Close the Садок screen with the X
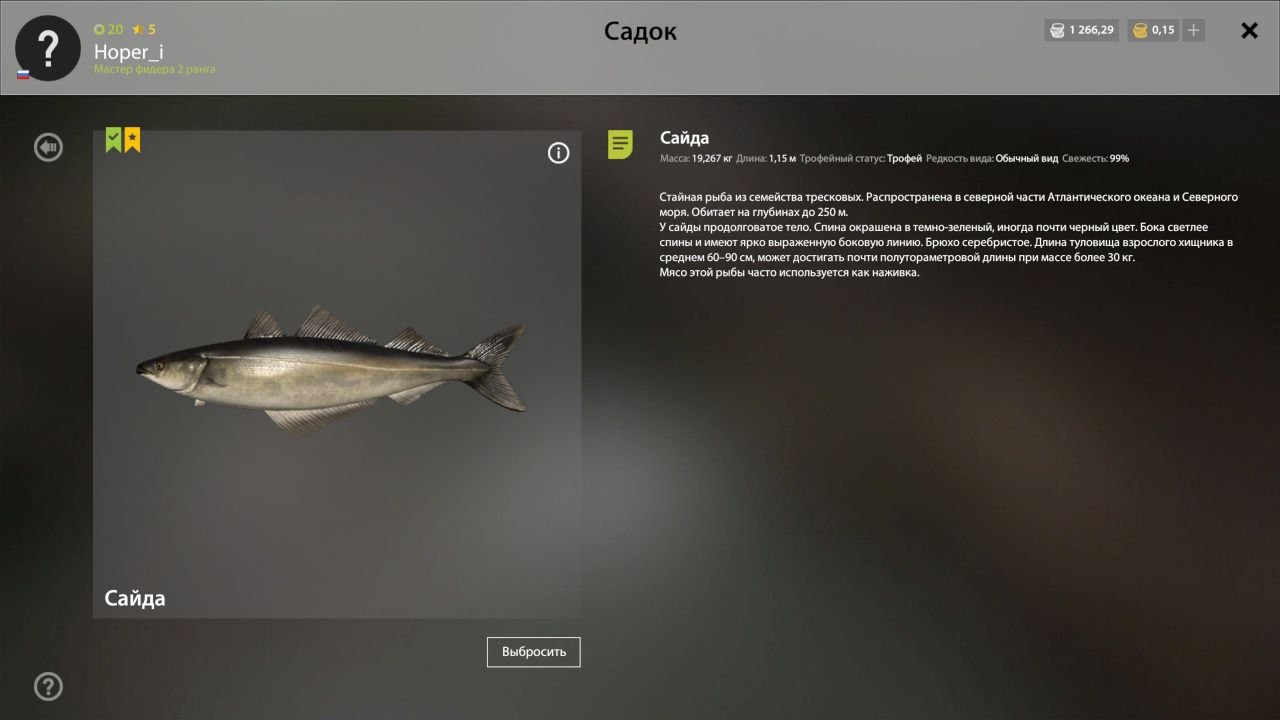The width and height of the screenshot is (1280, 720). click(x=1249, y=30)
